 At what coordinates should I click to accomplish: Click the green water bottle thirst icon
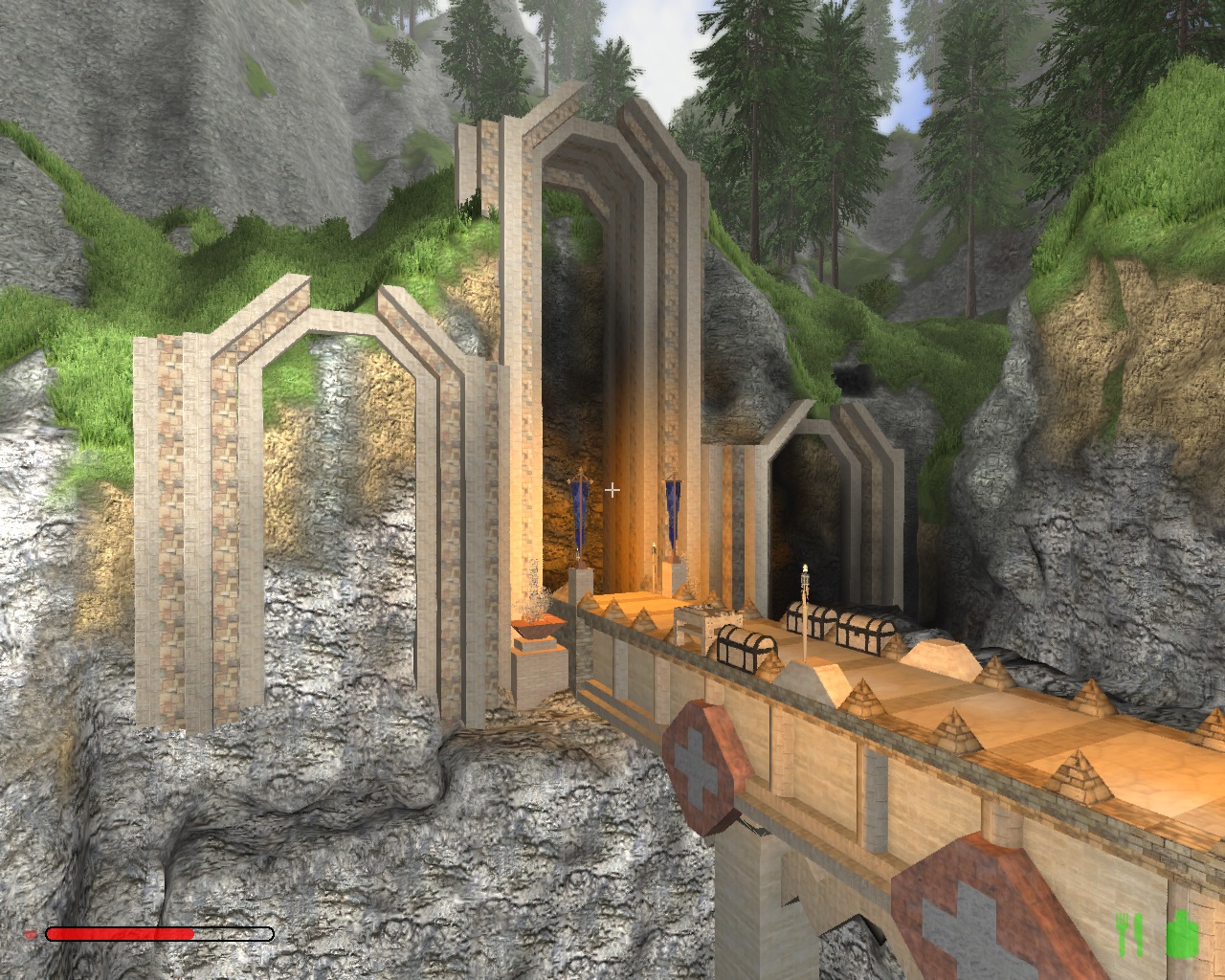click(1183, 933)
